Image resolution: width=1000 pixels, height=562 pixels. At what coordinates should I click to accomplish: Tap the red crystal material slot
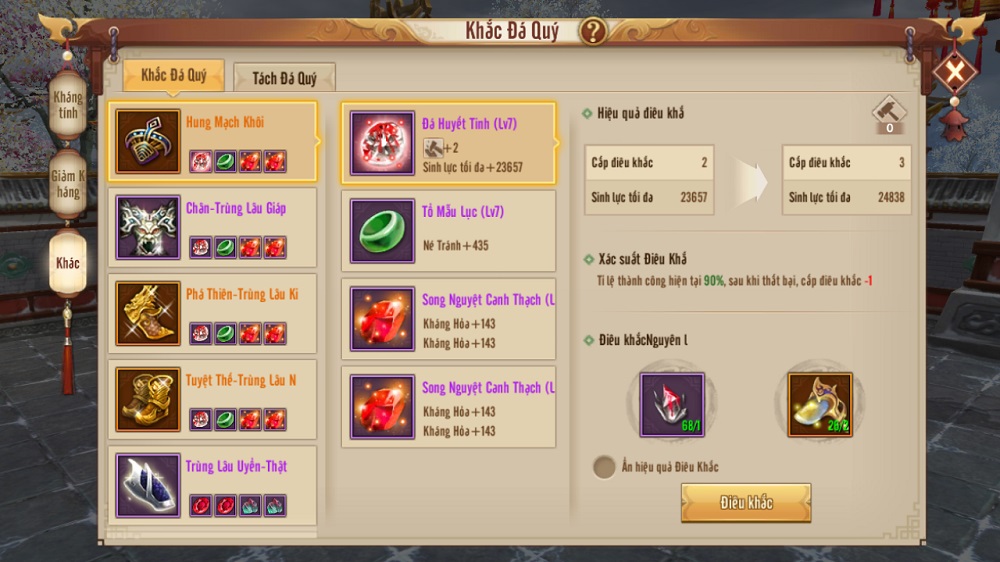(672, 405)
